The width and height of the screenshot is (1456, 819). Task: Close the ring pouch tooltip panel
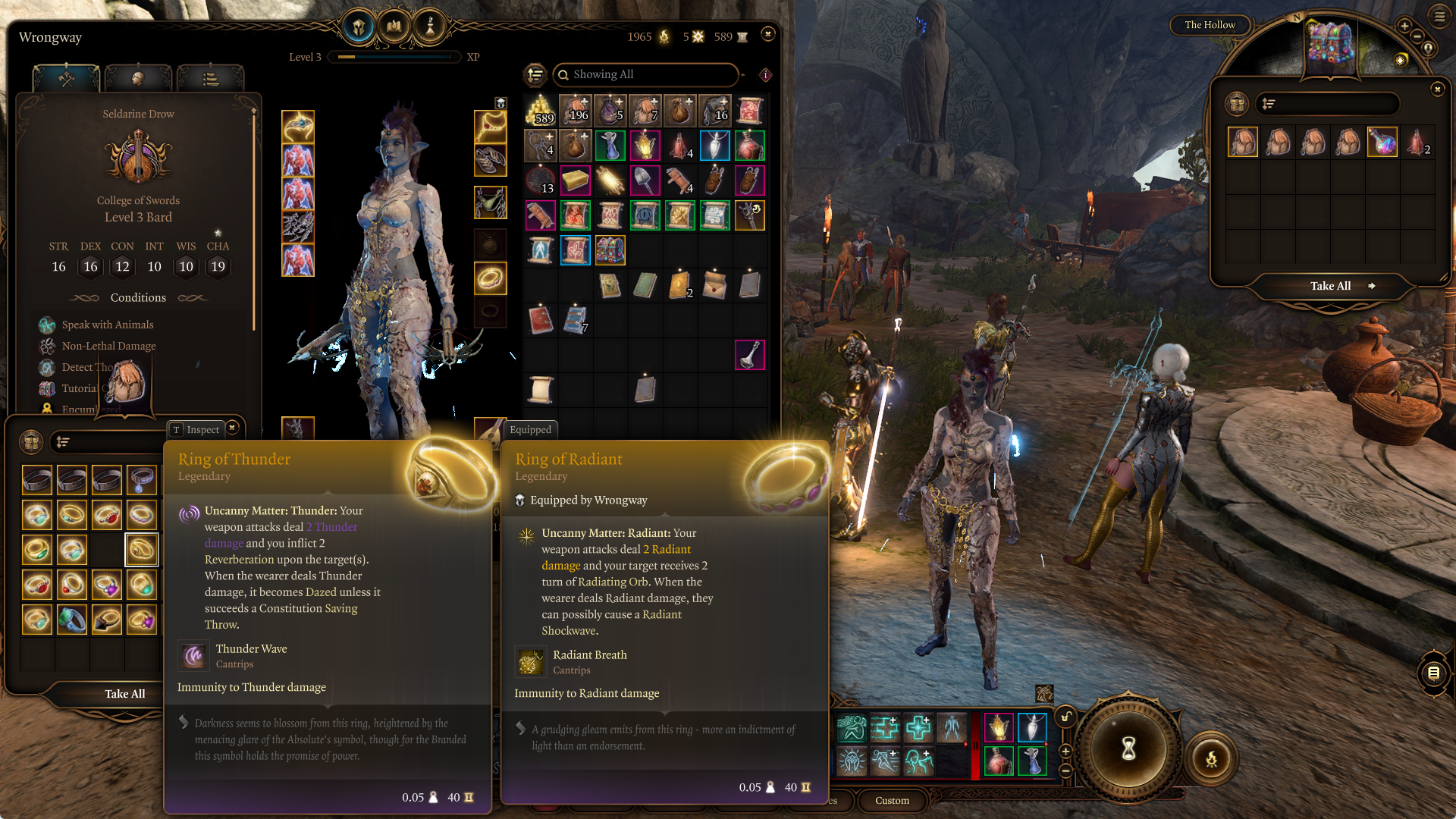point(233,428)
